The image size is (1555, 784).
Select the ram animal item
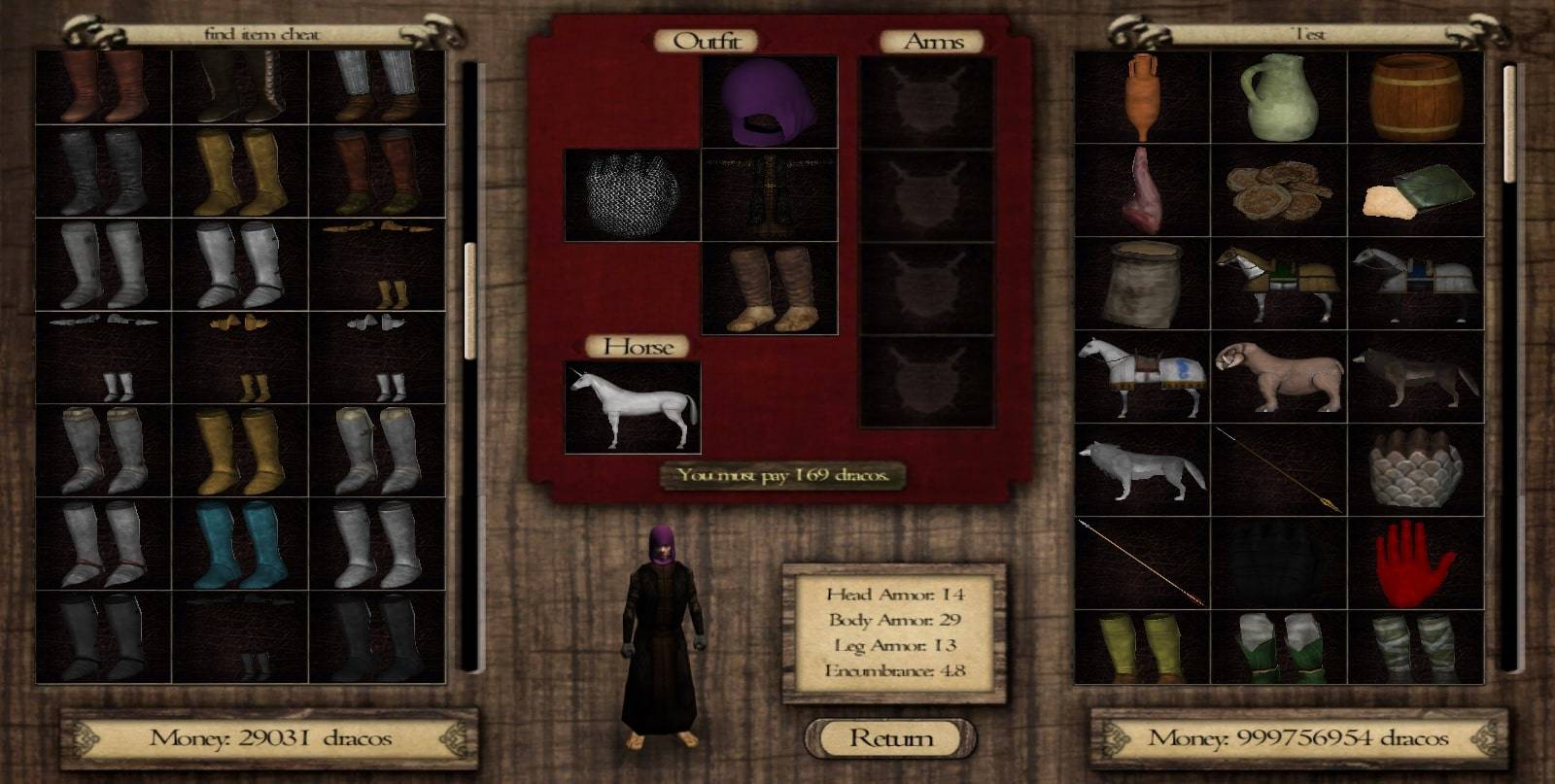(x=1278, y=377)
